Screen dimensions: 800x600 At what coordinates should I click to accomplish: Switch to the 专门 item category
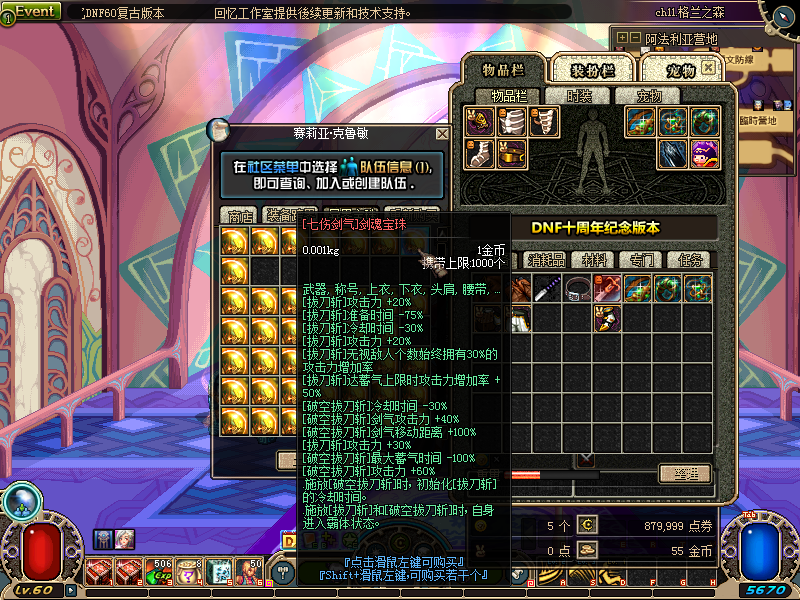(641, 260)
